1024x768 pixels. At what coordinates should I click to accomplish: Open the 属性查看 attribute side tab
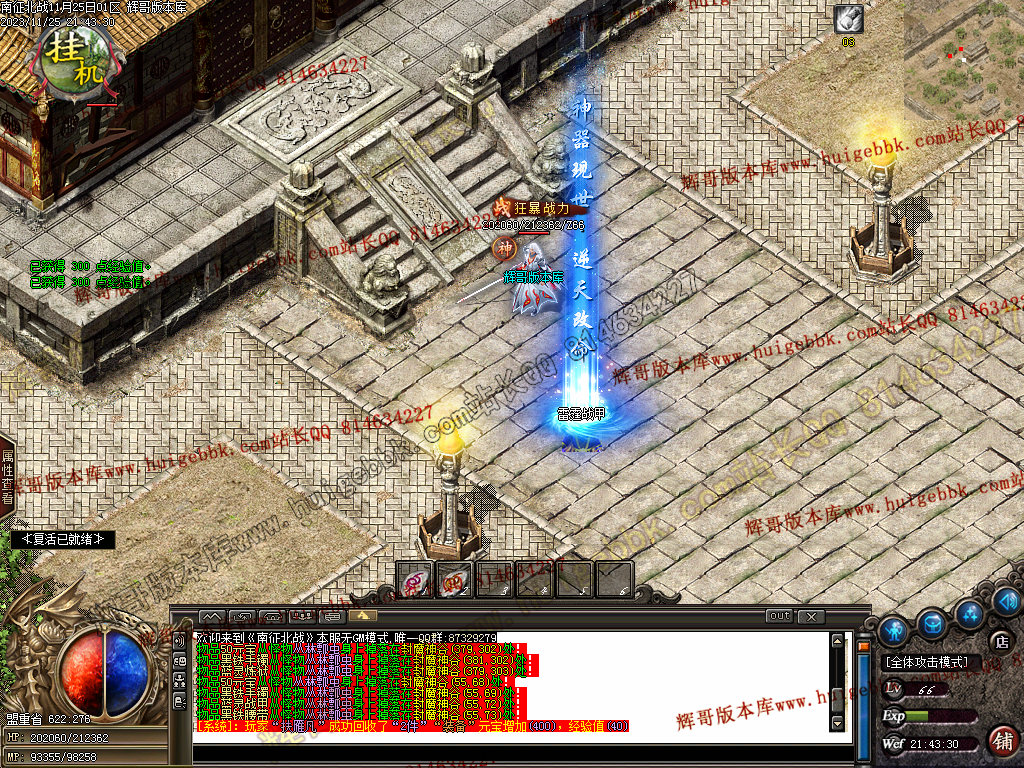(7, 476)
